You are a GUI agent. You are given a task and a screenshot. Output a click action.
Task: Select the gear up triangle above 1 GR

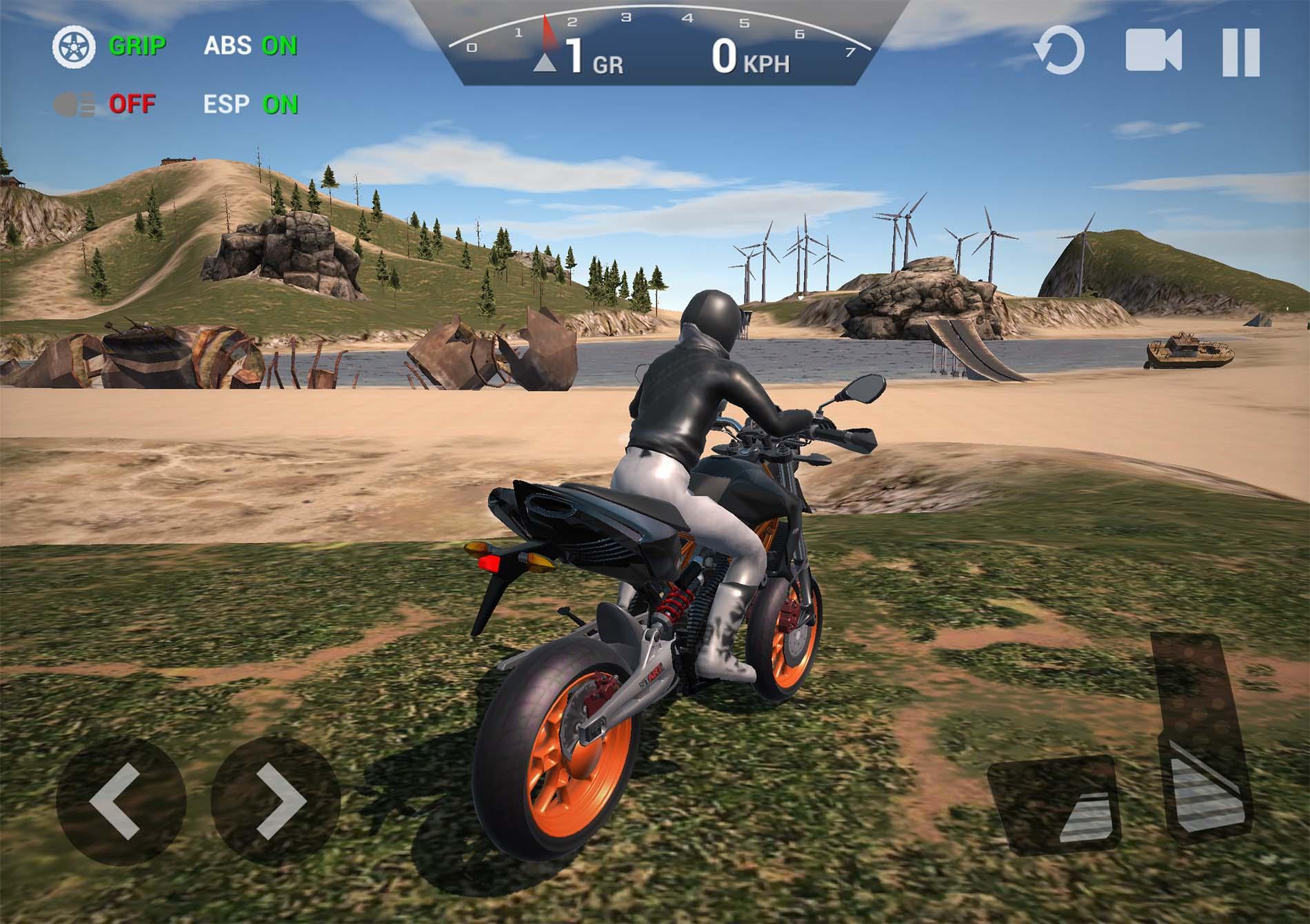click(545, 63)
